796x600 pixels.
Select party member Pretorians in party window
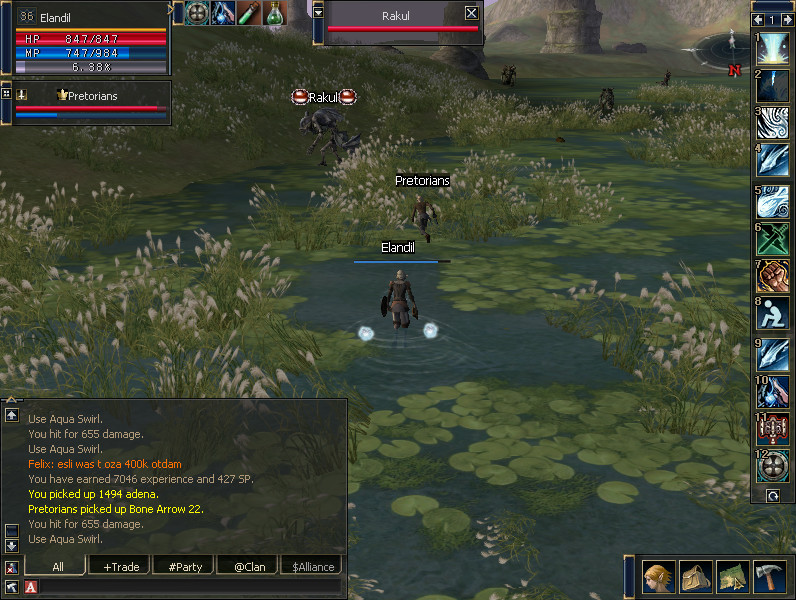(90, 96)
